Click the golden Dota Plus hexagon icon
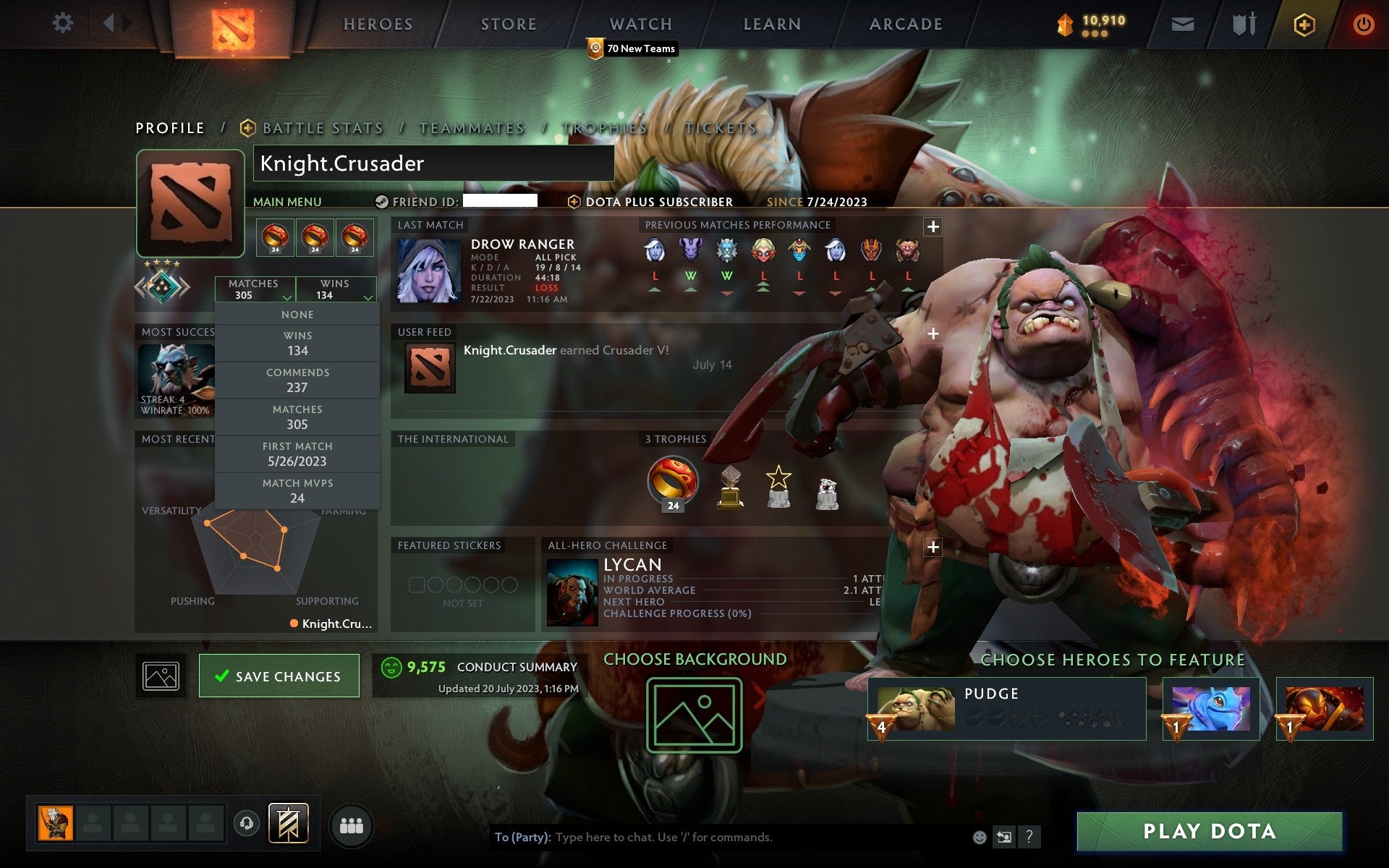The image size is (1389, 868). click(x=1302, y=24)
